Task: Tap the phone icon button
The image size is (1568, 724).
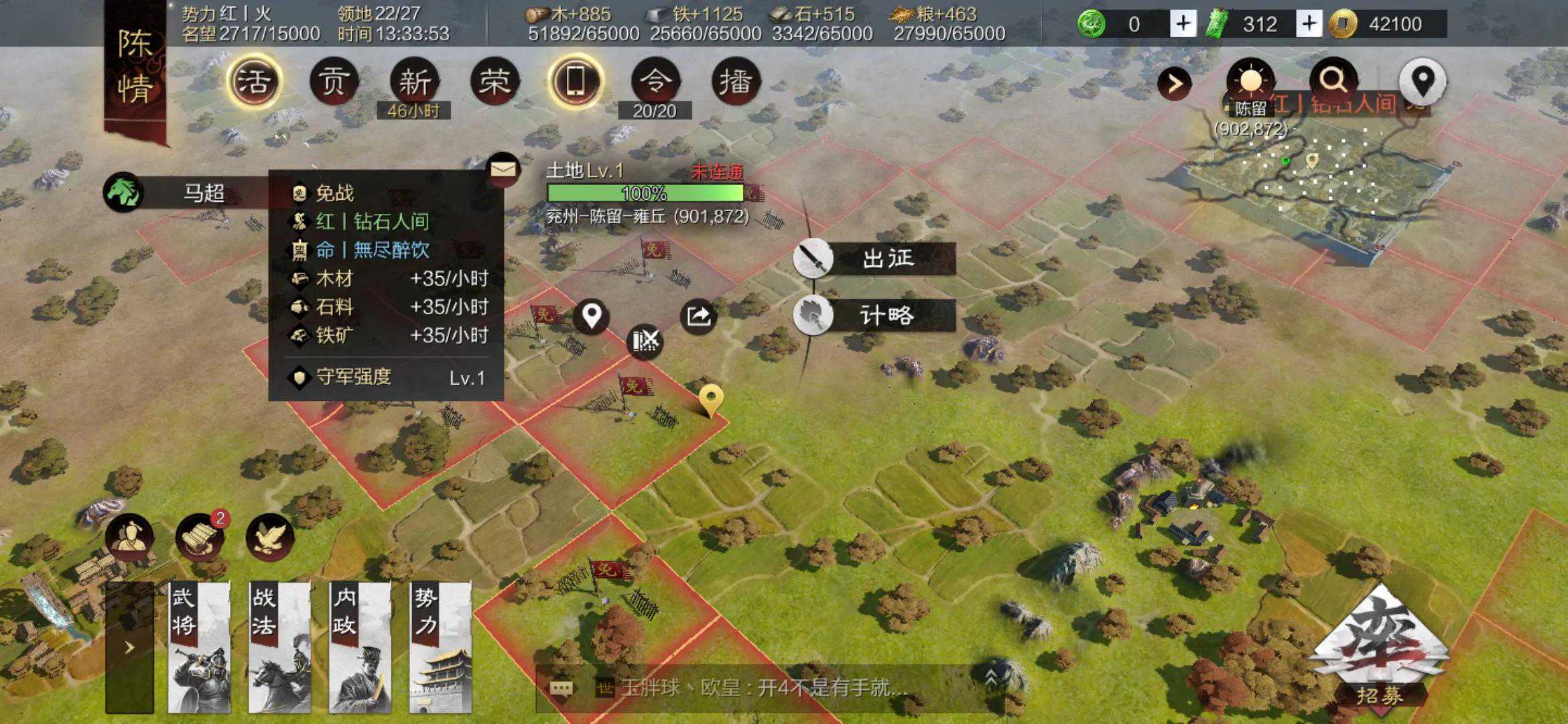Action: tap(575, 82)
